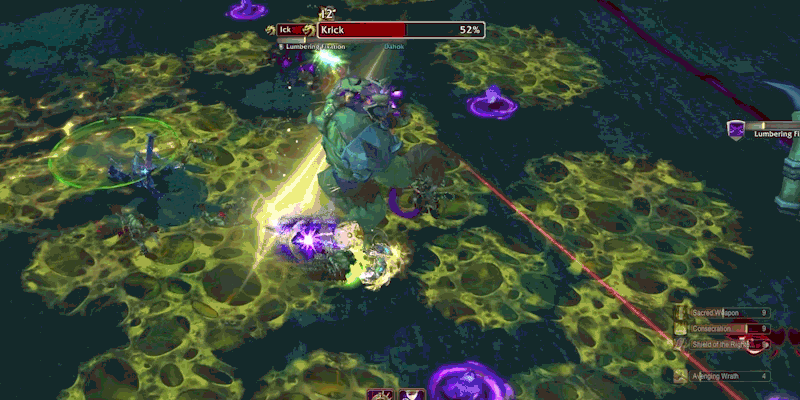Image resolution: width=800 pixels, height=400 pixels.
Task: Select the Consecration tracker icon
Action: coord(682,329)
